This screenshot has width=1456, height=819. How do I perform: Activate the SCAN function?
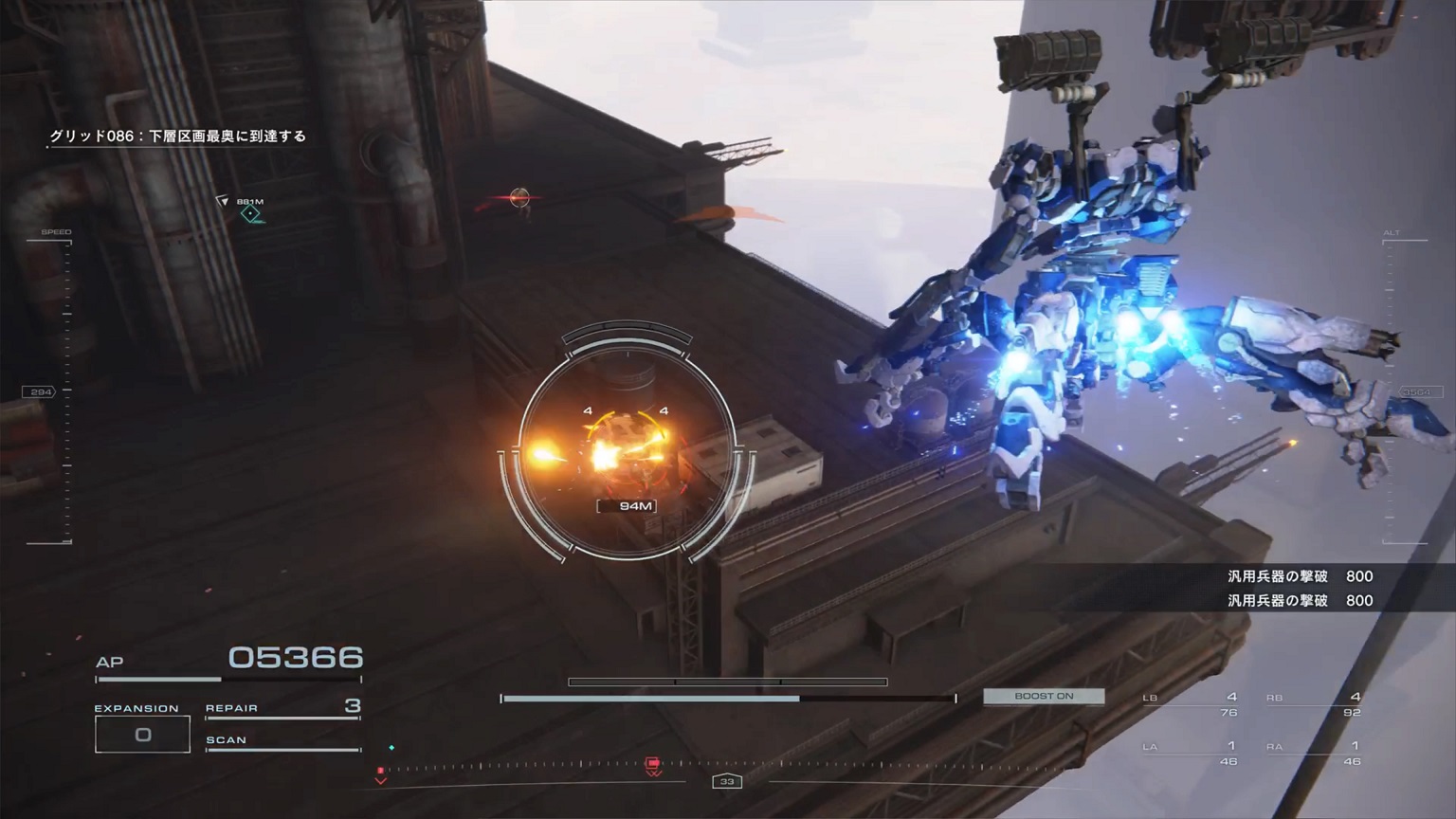pos(282,741)
